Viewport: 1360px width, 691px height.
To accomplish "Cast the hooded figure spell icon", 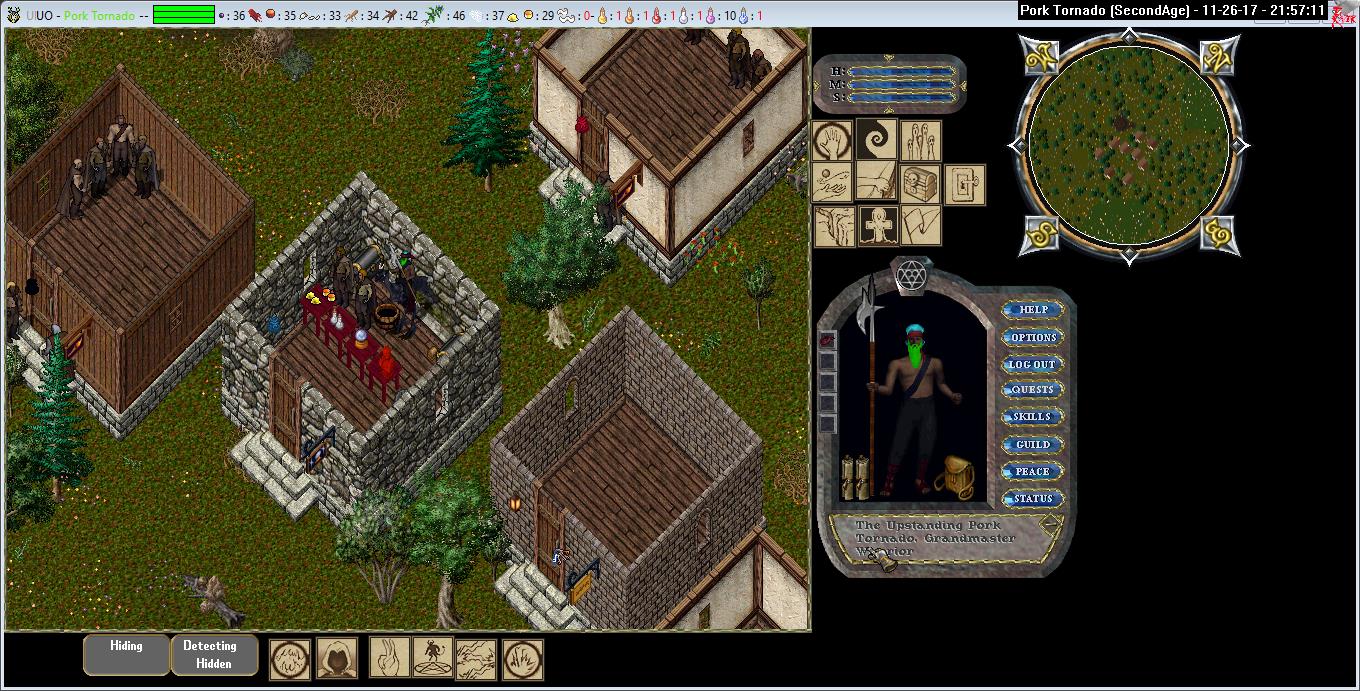I will 337,659.
